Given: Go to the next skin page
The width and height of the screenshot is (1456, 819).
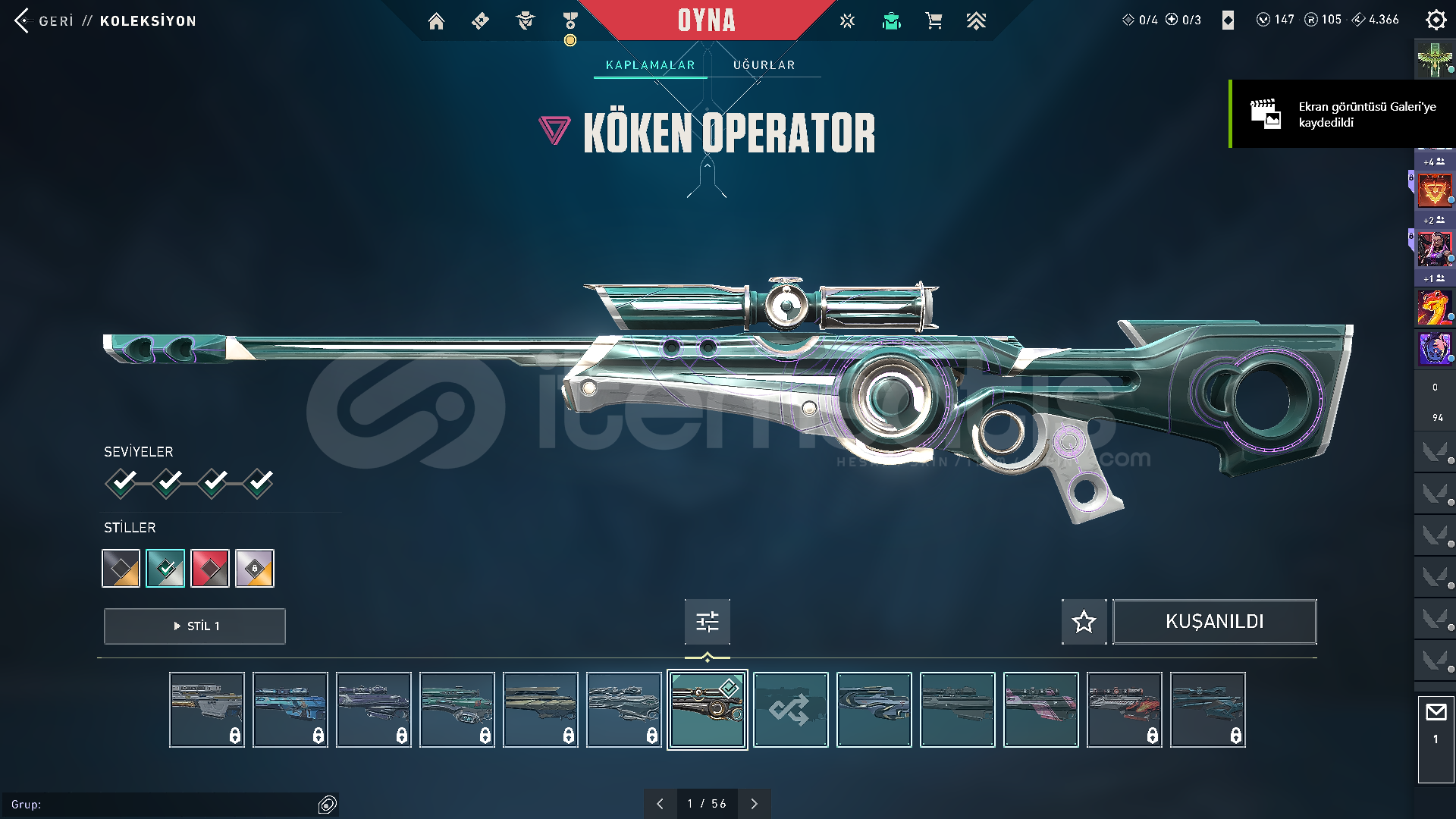Looking at the screenshot, I should click(754, 804).
